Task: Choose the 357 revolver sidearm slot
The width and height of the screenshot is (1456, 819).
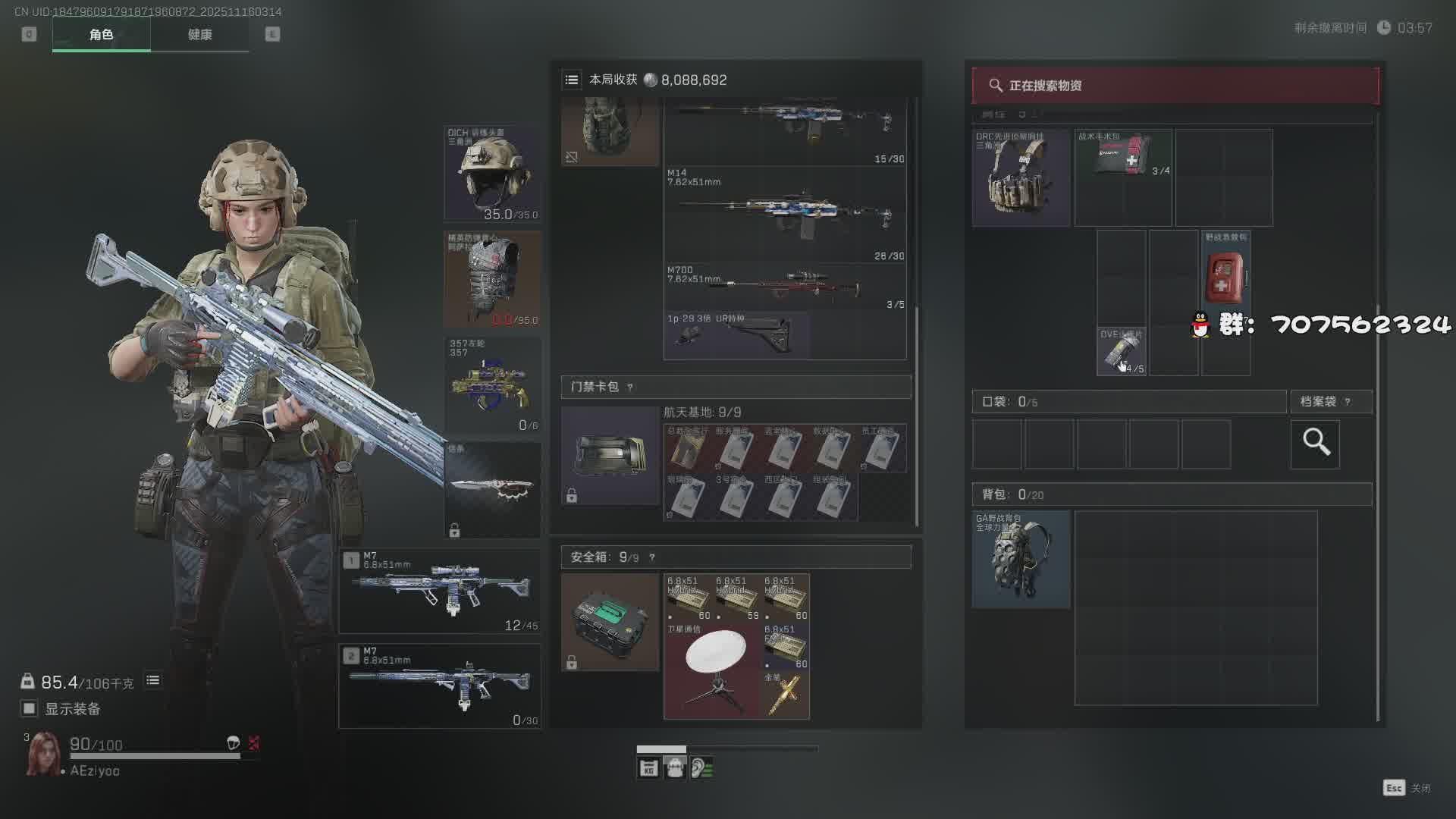Action: 492,385
